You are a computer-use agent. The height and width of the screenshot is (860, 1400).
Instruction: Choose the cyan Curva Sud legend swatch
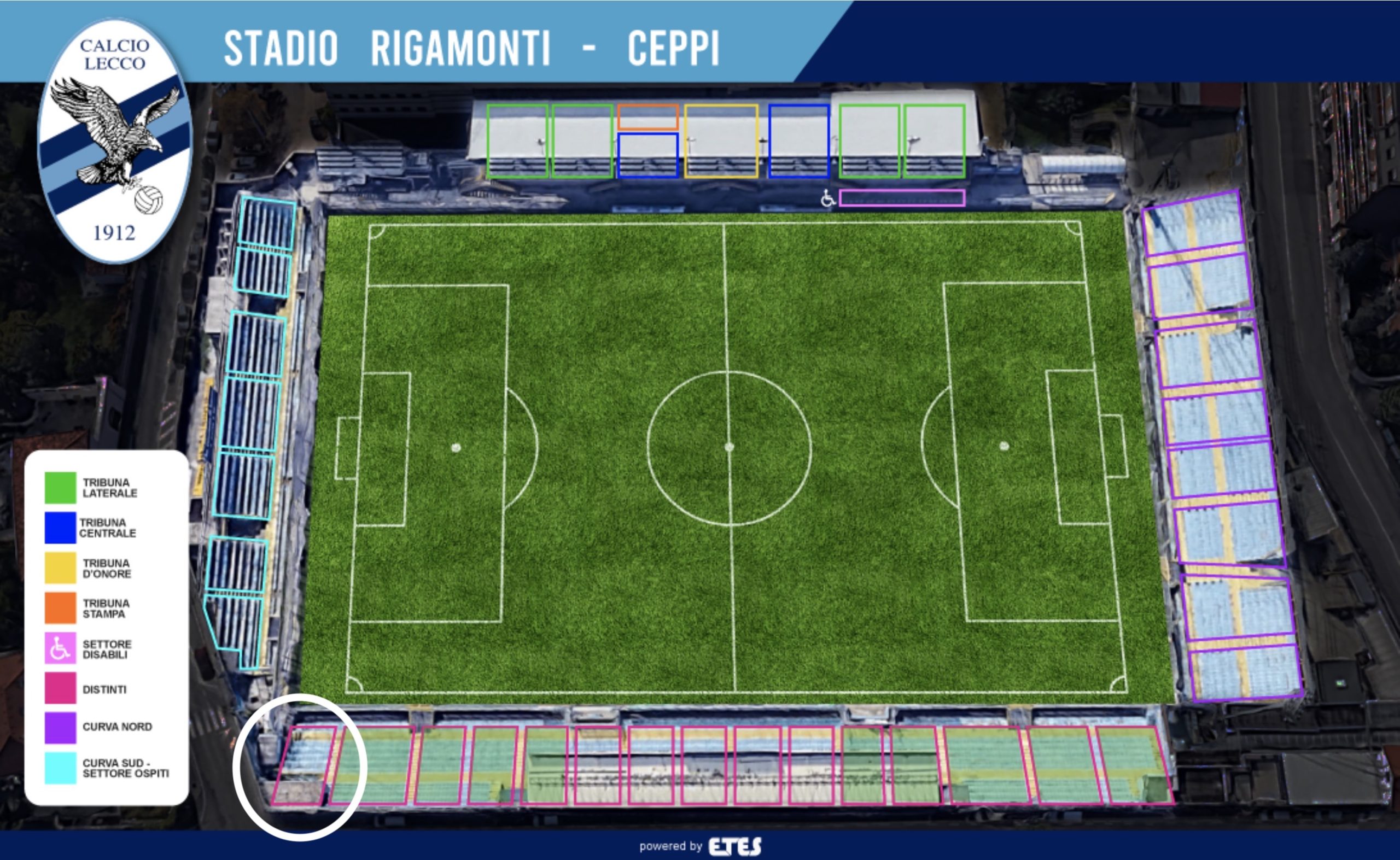pos(60,769)
